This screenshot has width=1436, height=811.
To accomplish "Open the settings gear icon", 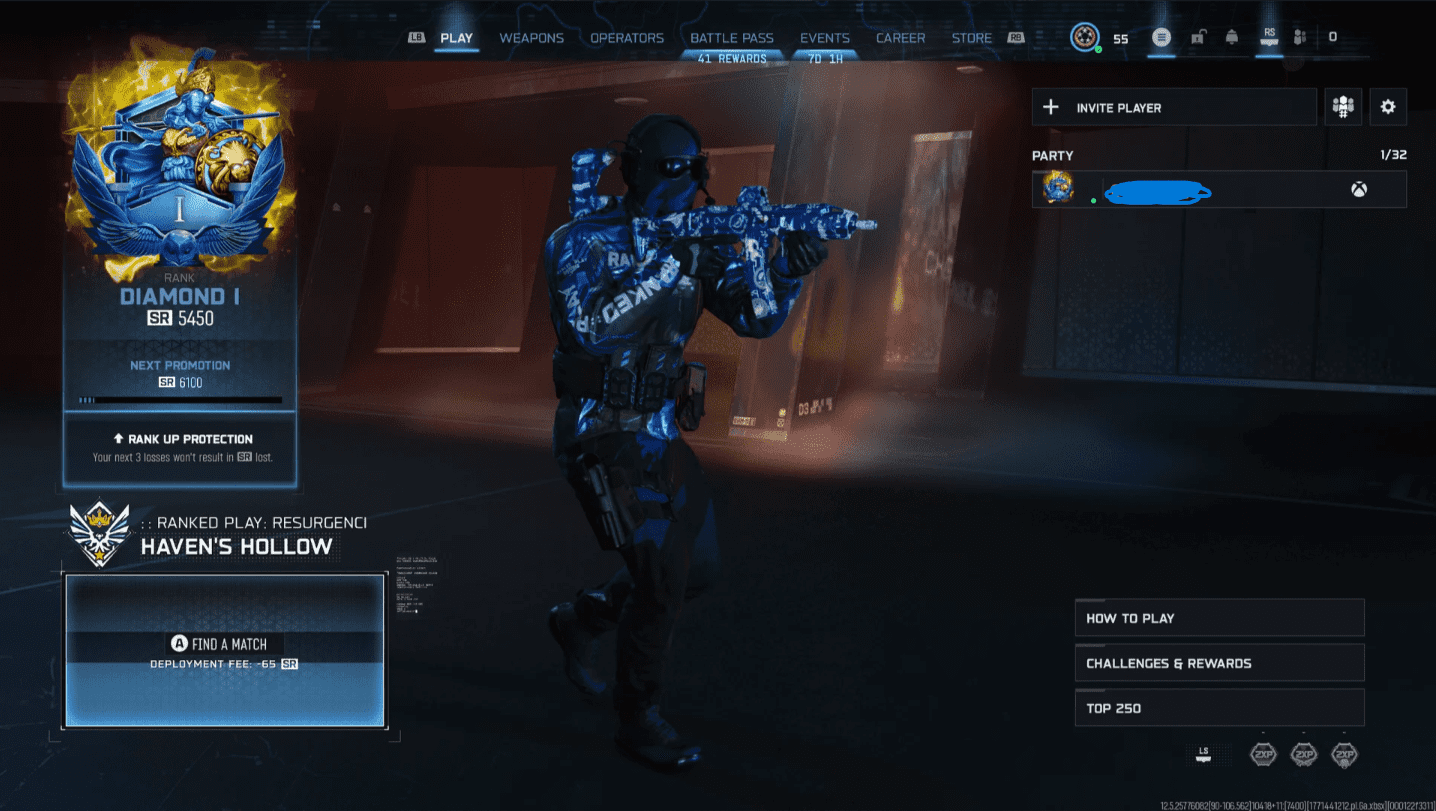I will (x=1388, y=106).
